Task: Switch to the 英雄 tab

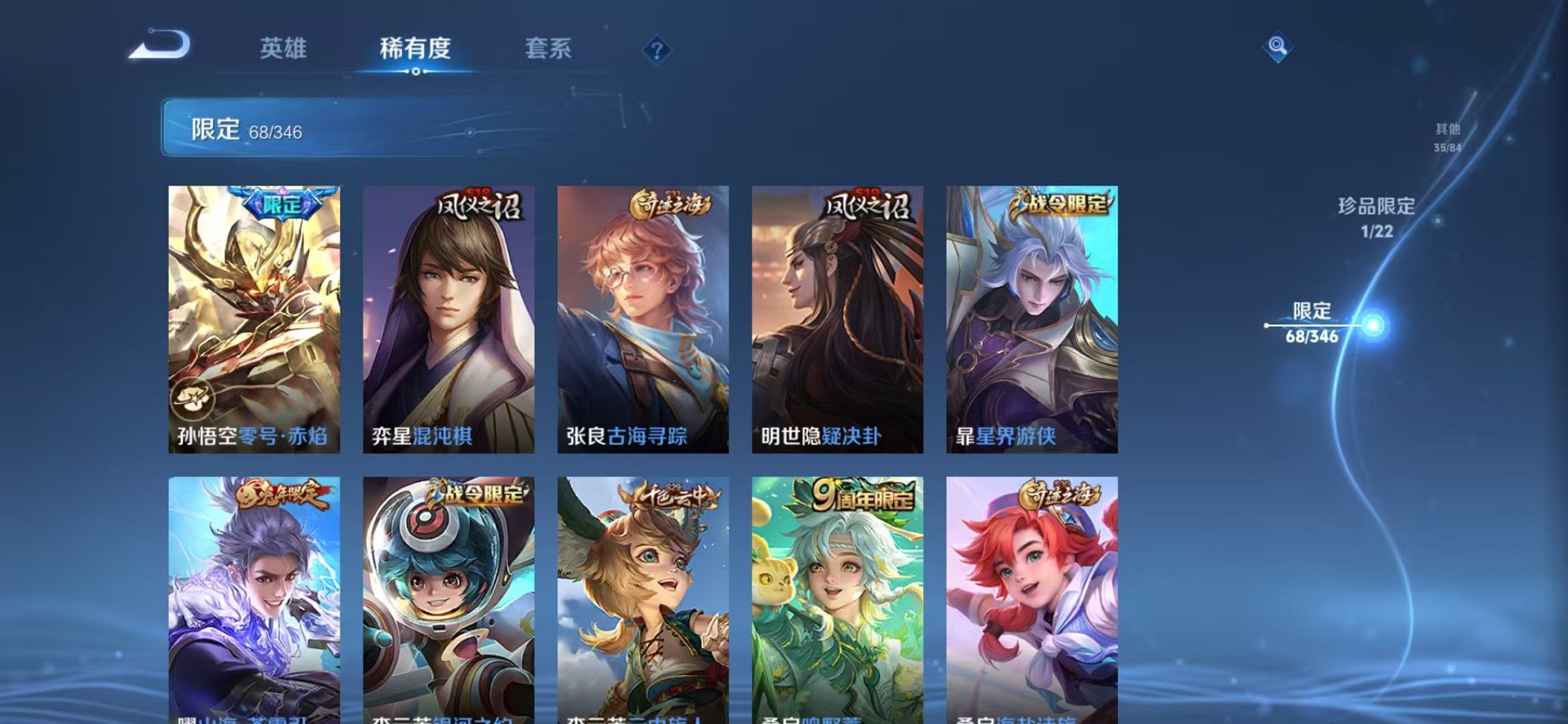Action: coord(285,49)
